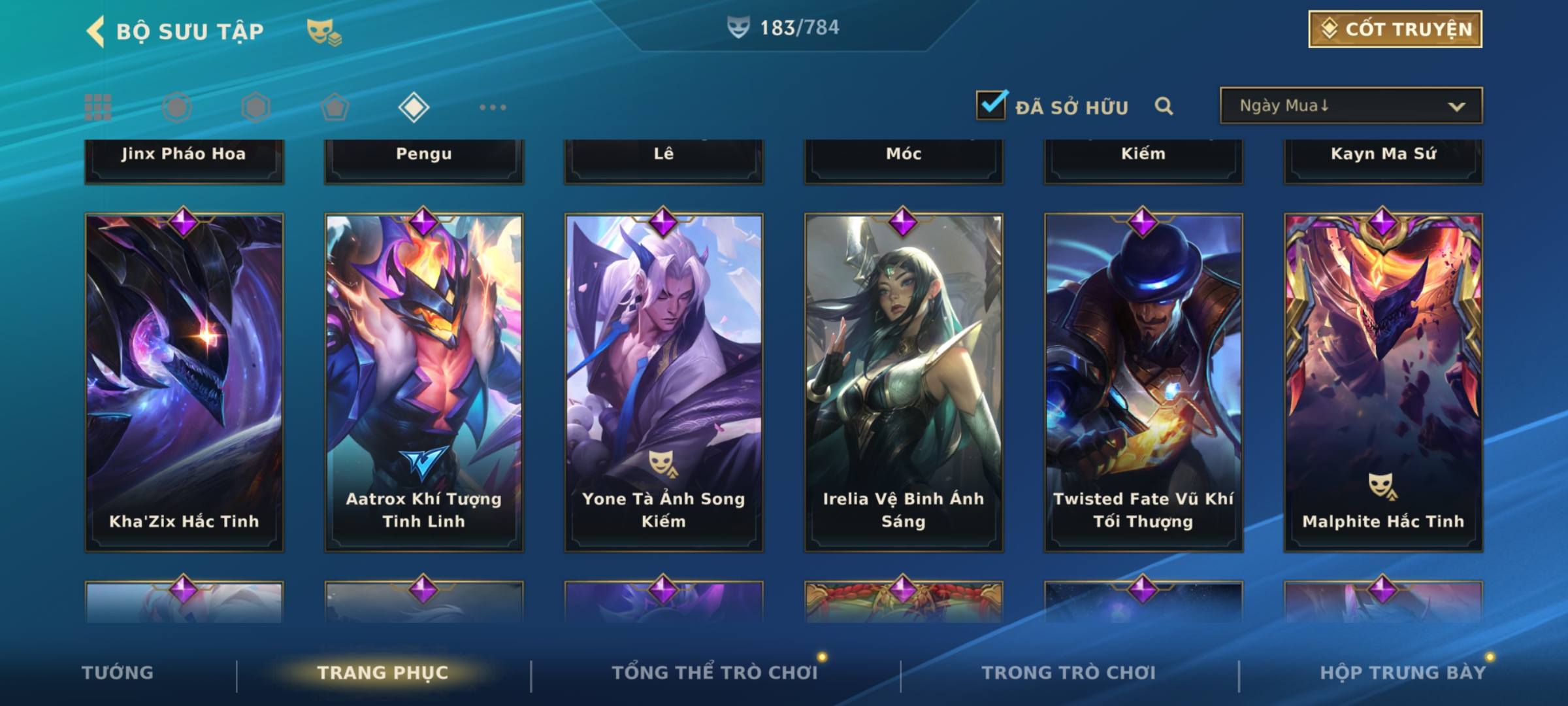Image resolution: width=1568 pixels, height=706 pixels.
Task: Switch to Tổng Thể Trò Chơi tab
Action: point(714,673)
